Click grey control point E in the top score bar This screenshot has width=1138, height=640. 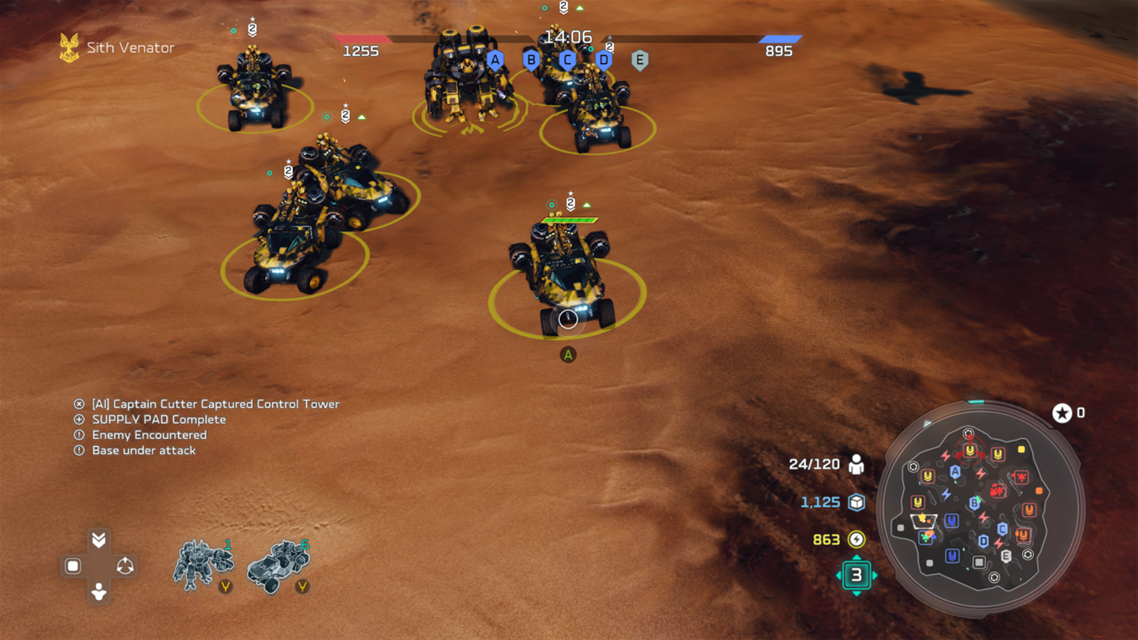640,60
